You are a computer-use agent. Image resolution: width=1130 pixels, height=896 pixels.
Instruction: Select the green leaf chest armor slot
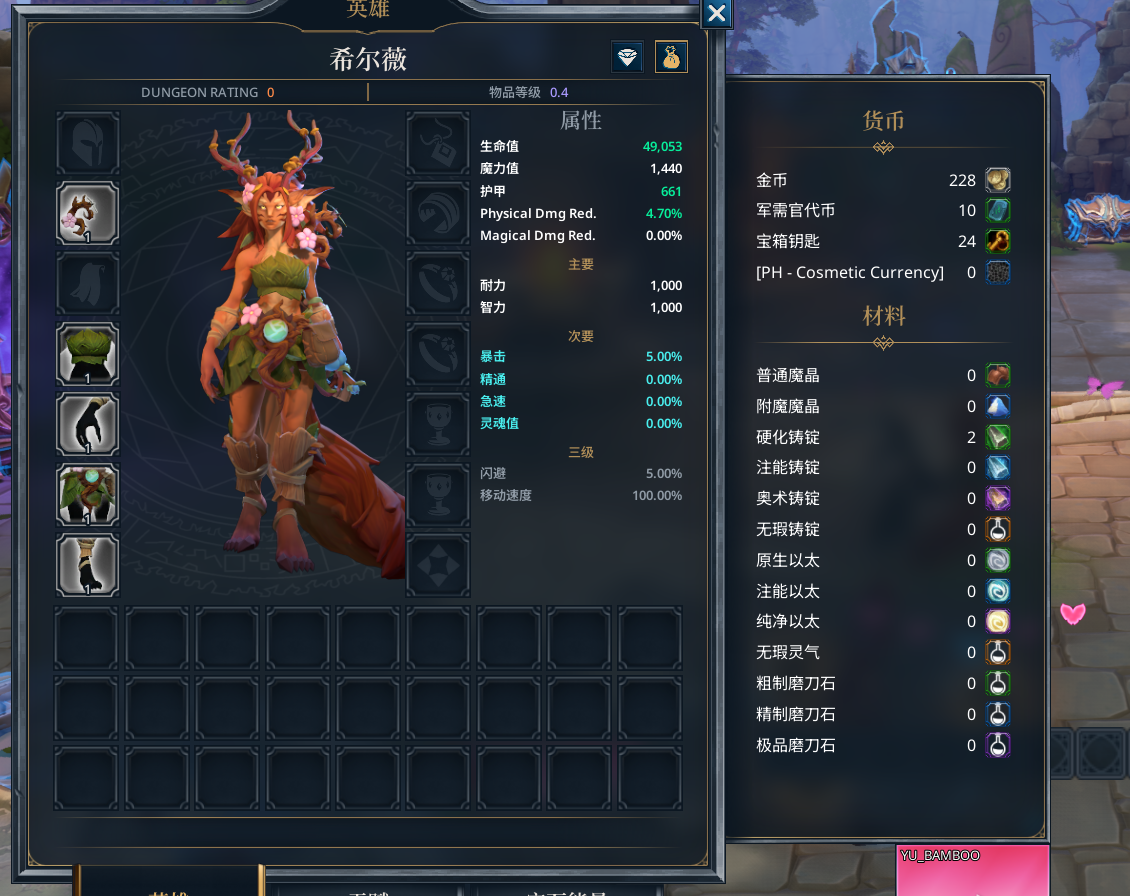88,354
